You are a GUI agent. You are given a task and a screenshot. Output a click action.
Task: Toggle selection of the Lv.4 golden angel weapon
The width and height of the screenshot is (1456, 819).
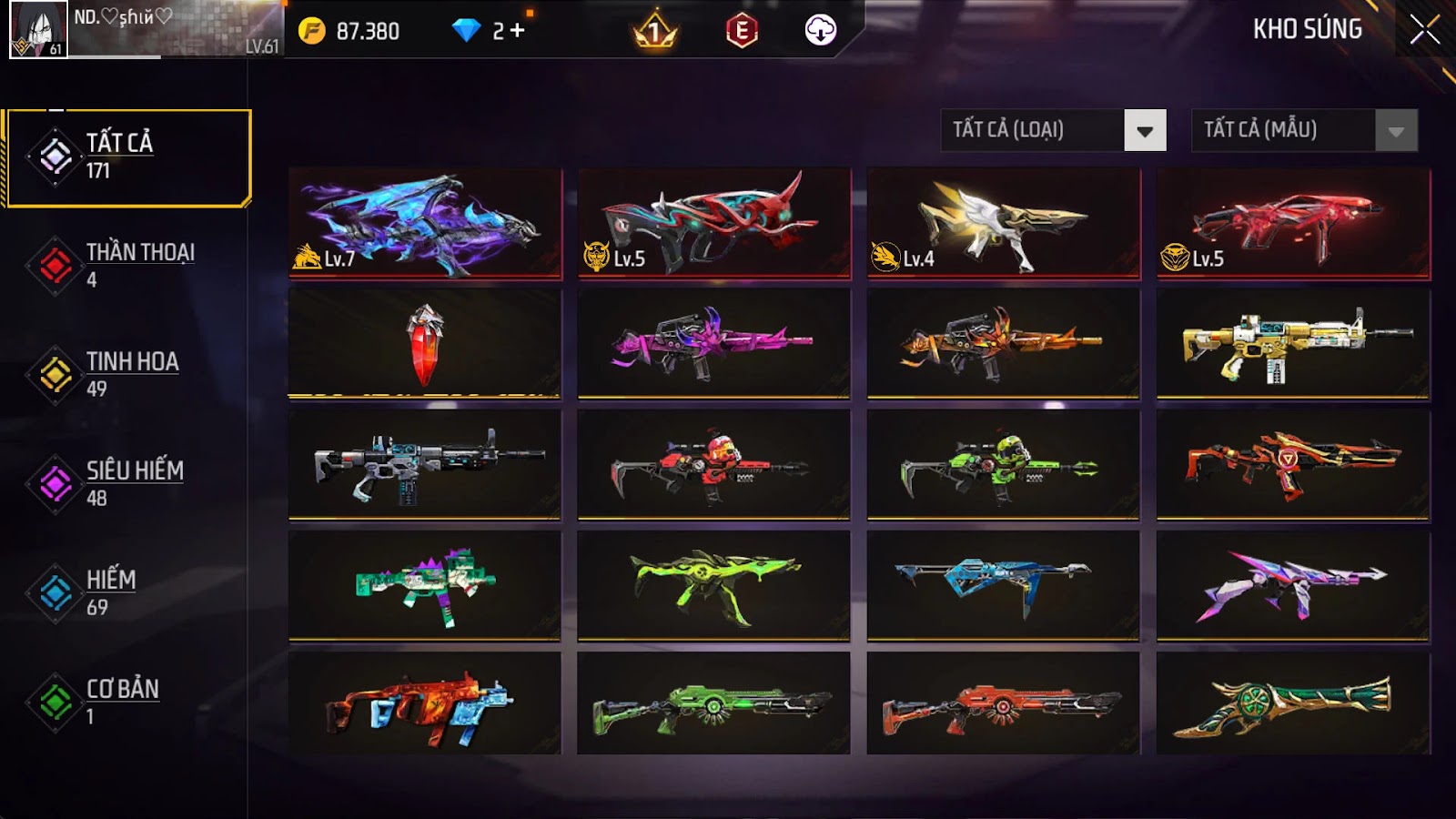[x=1001, y=221]
